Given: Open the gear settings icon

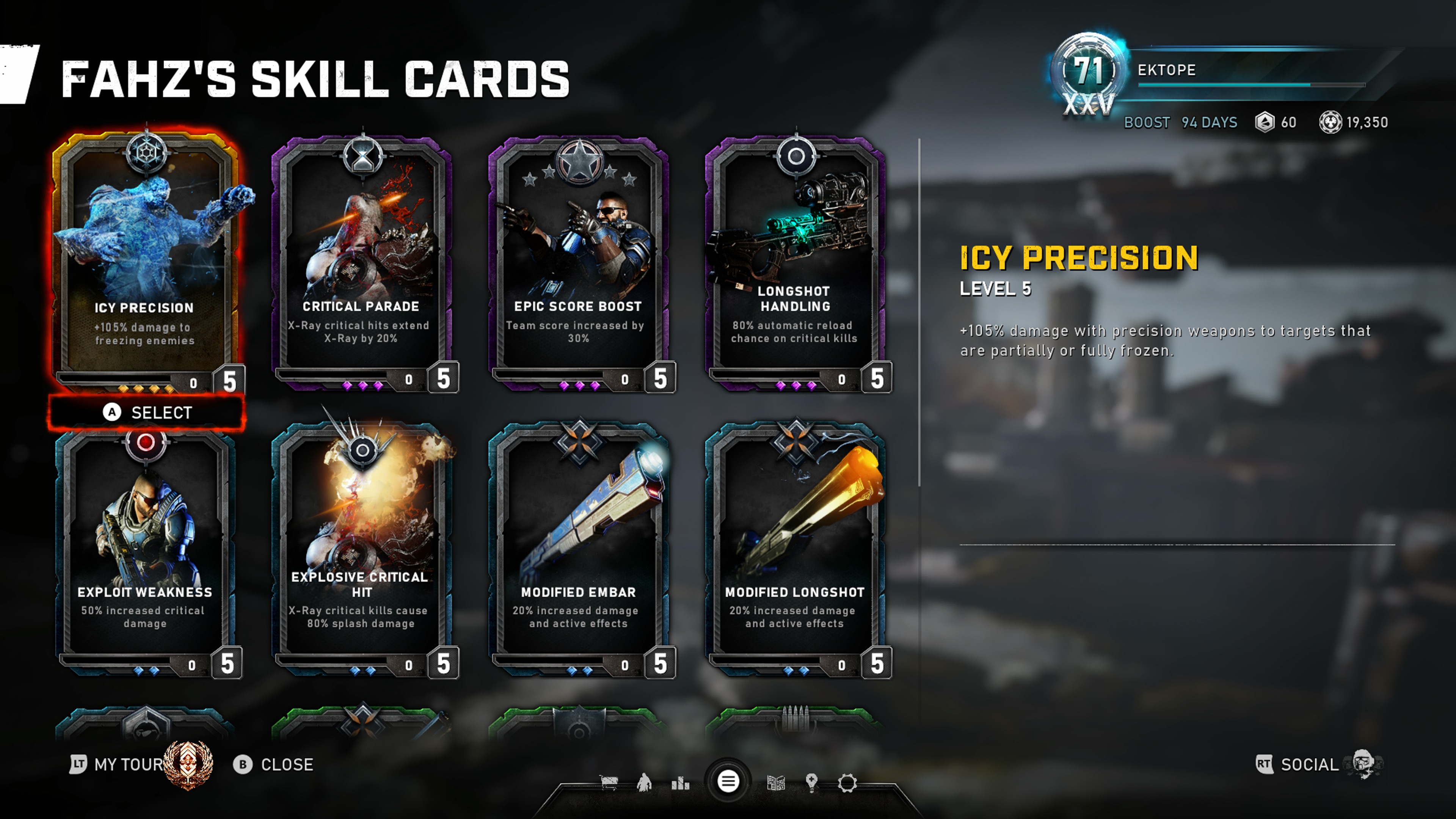Looking at the screenshot, I should [847, 783].
